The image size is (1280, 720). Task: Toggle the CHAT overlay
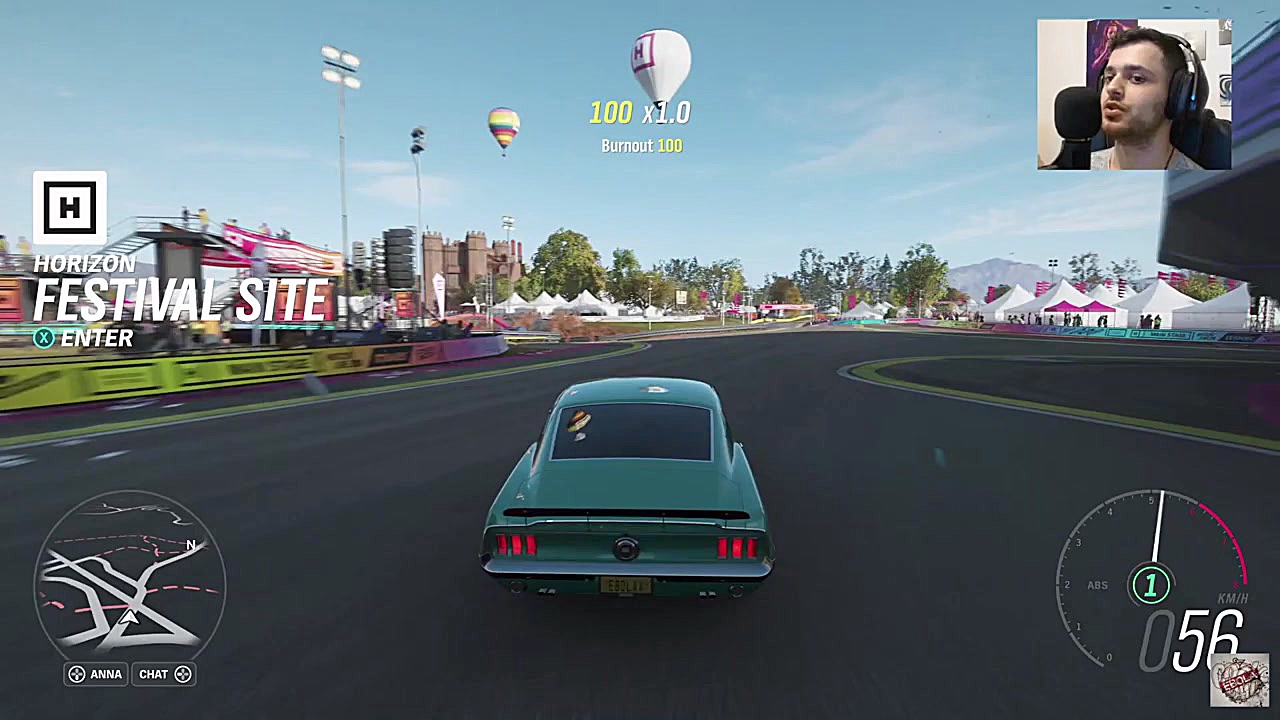click(163, 674)
